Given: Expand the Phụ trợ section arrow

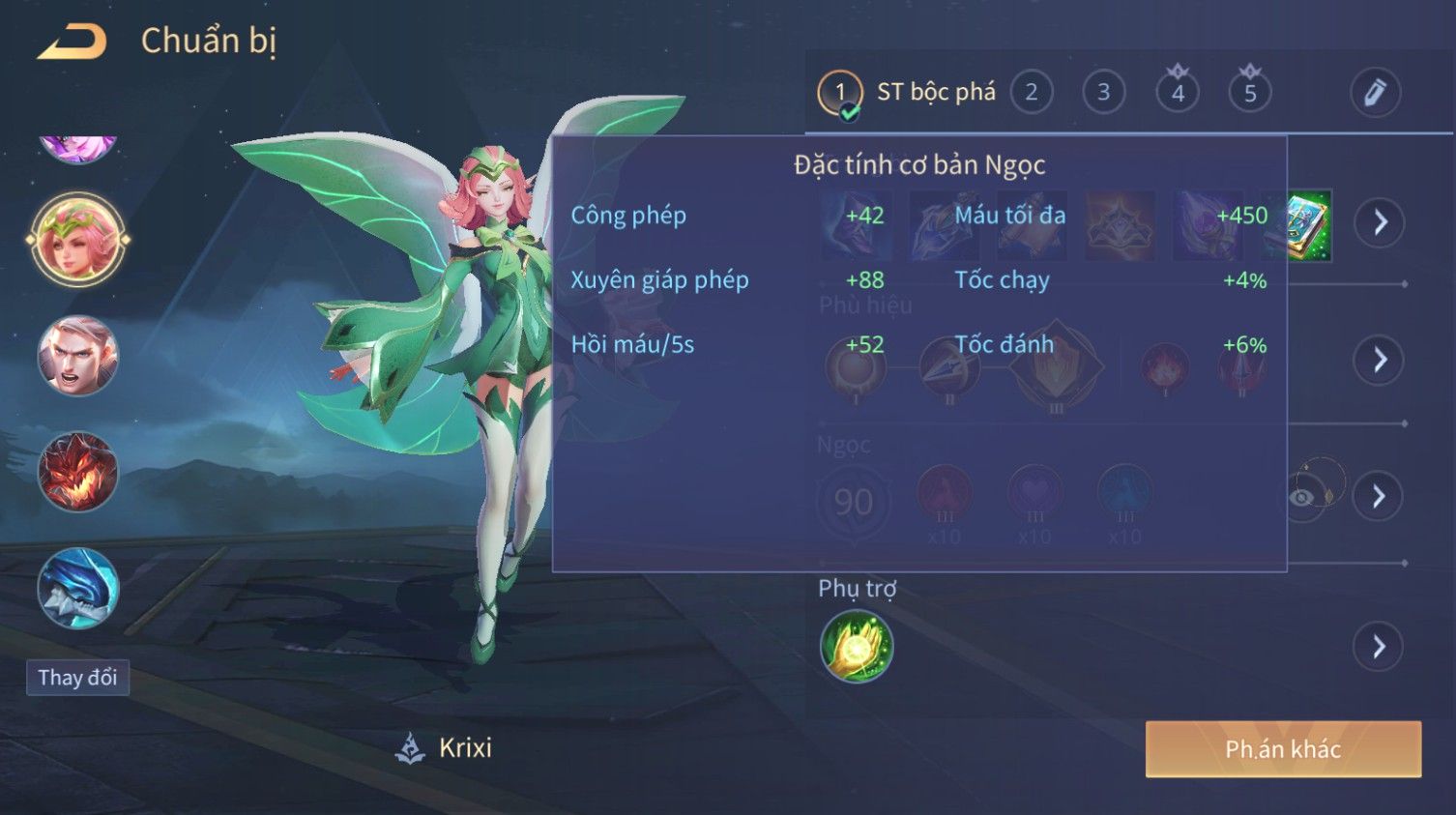Looking at the screenshot, I should [x=1379, y=647].
